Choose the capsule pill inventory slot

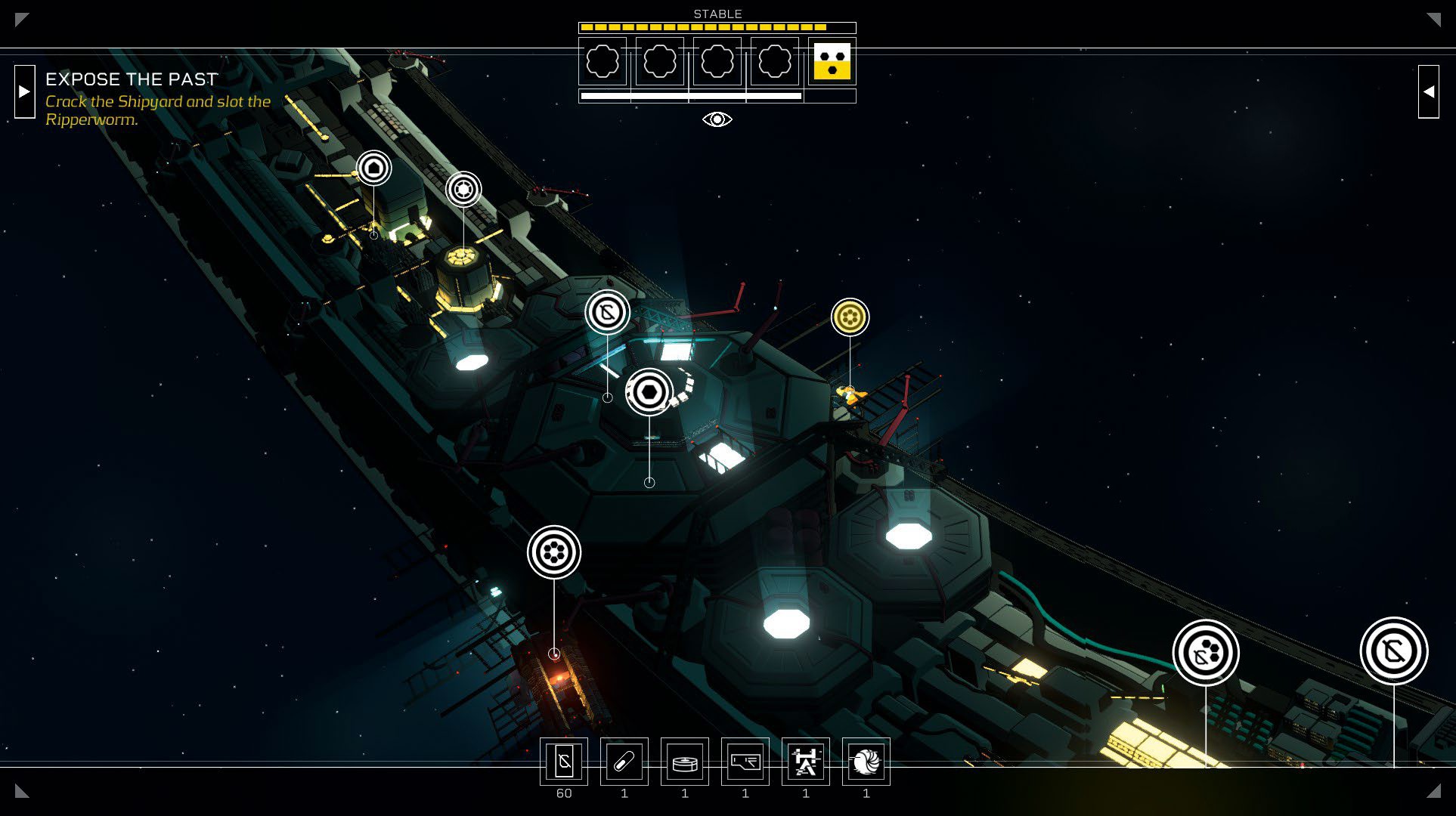click(624, 762)
